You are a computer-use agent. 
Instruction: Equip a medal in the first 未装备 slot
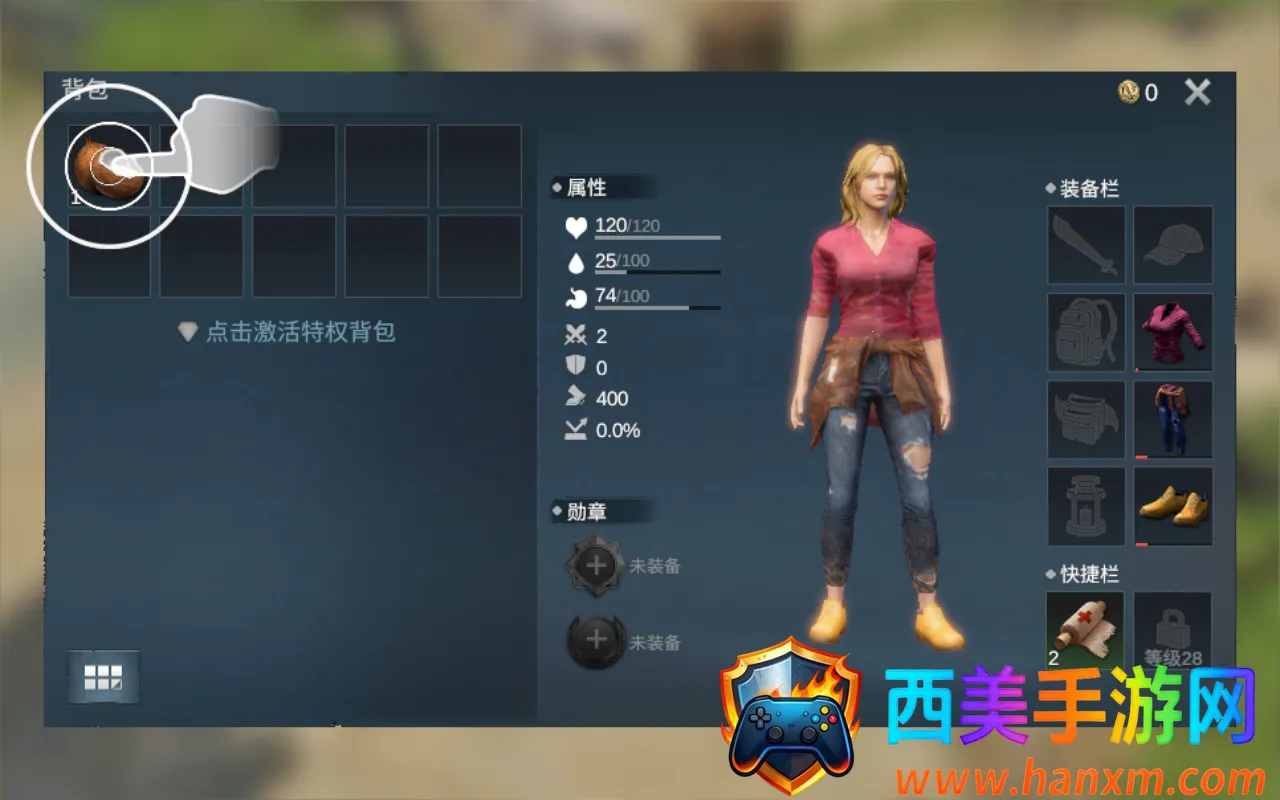point(597,566)
